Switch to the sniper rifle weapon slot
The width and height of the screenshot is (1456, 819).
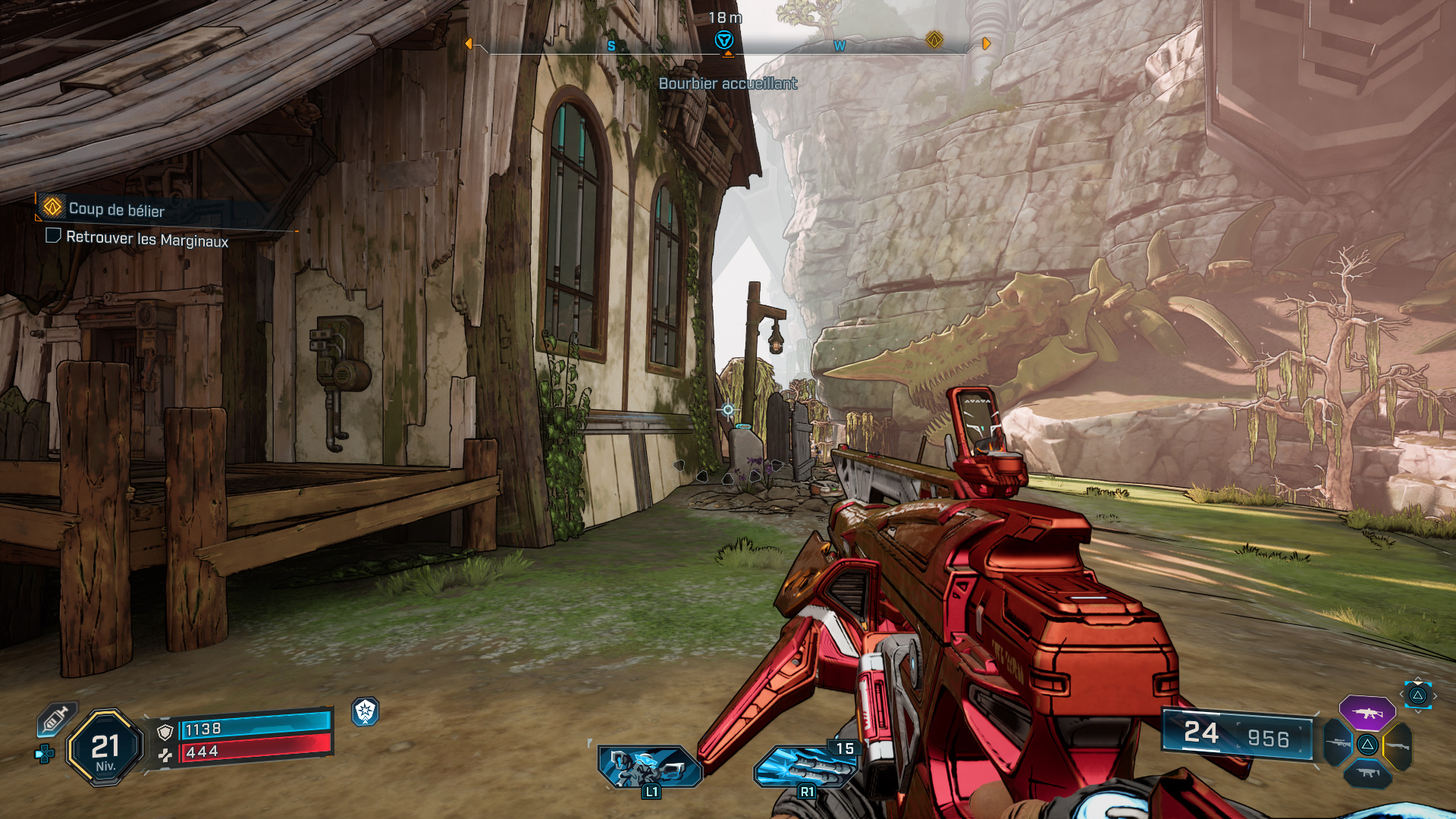coord(1338,744)
